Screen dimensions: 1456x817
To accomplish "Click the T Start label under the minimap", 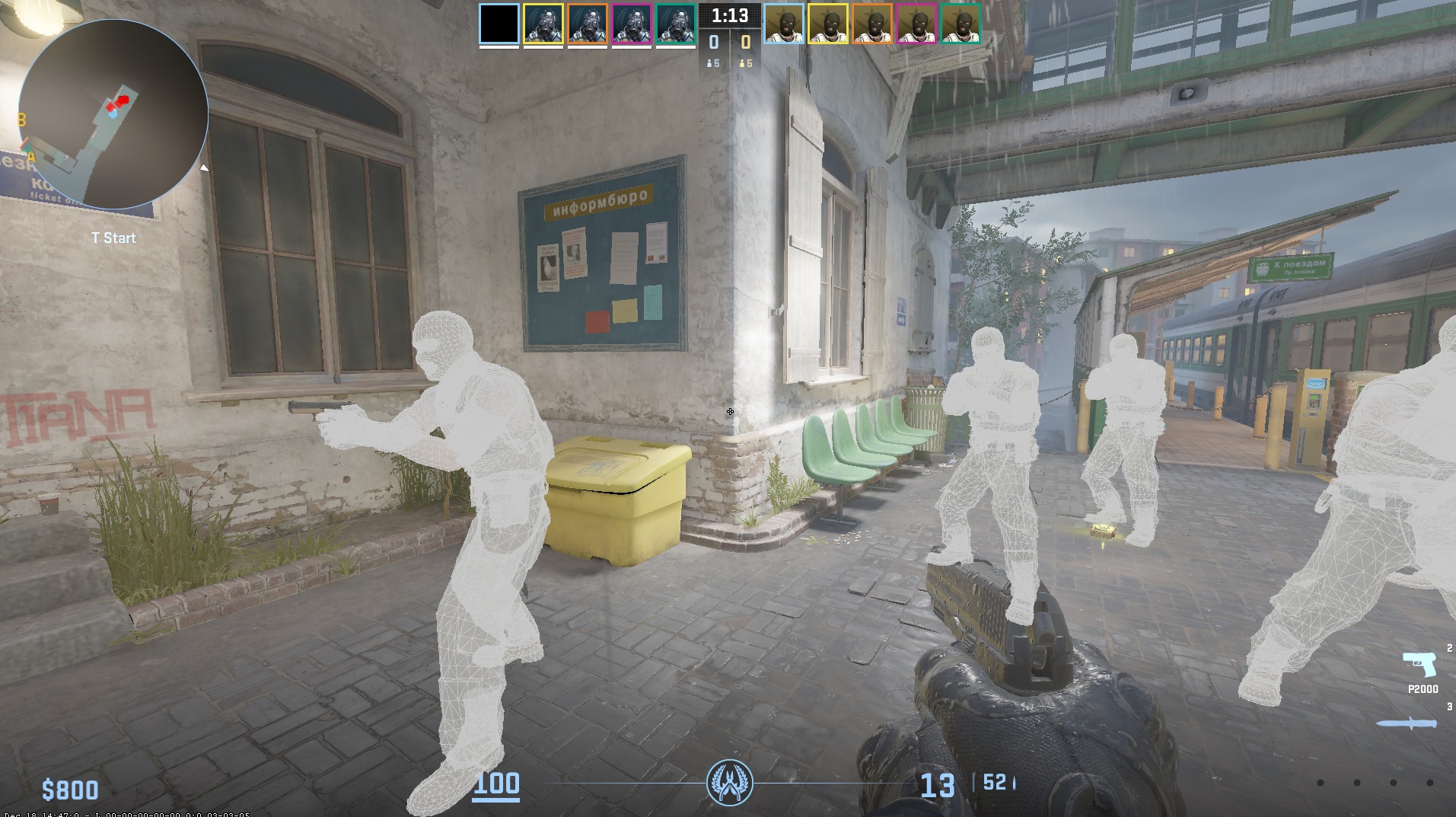I will 113,238.
